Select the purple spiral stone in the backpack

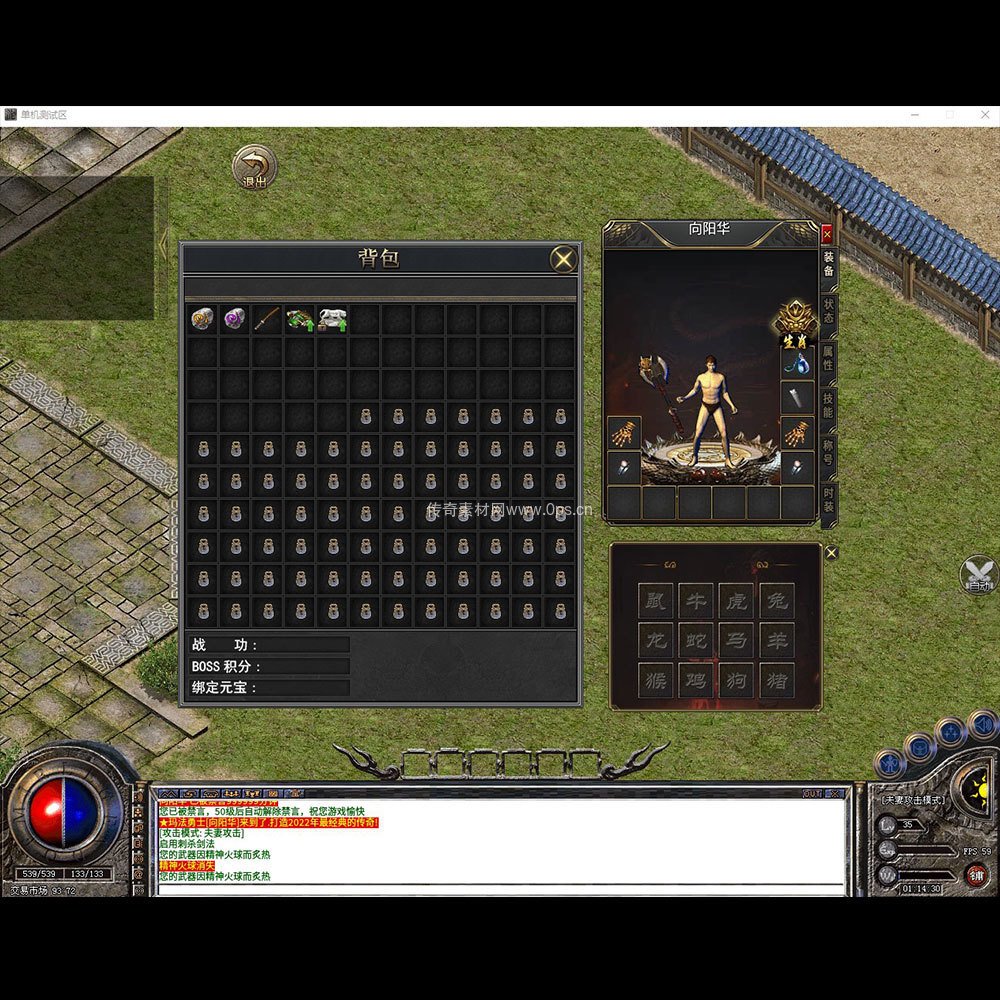[235, 319]
